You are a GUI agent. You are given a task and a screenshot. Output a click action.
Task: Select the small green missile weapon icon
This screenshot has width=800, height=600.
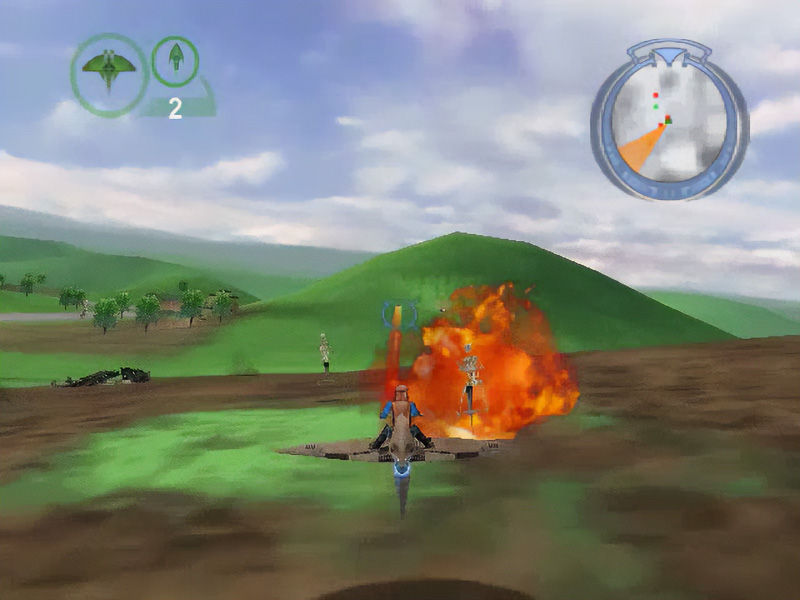tap(175, 59)
